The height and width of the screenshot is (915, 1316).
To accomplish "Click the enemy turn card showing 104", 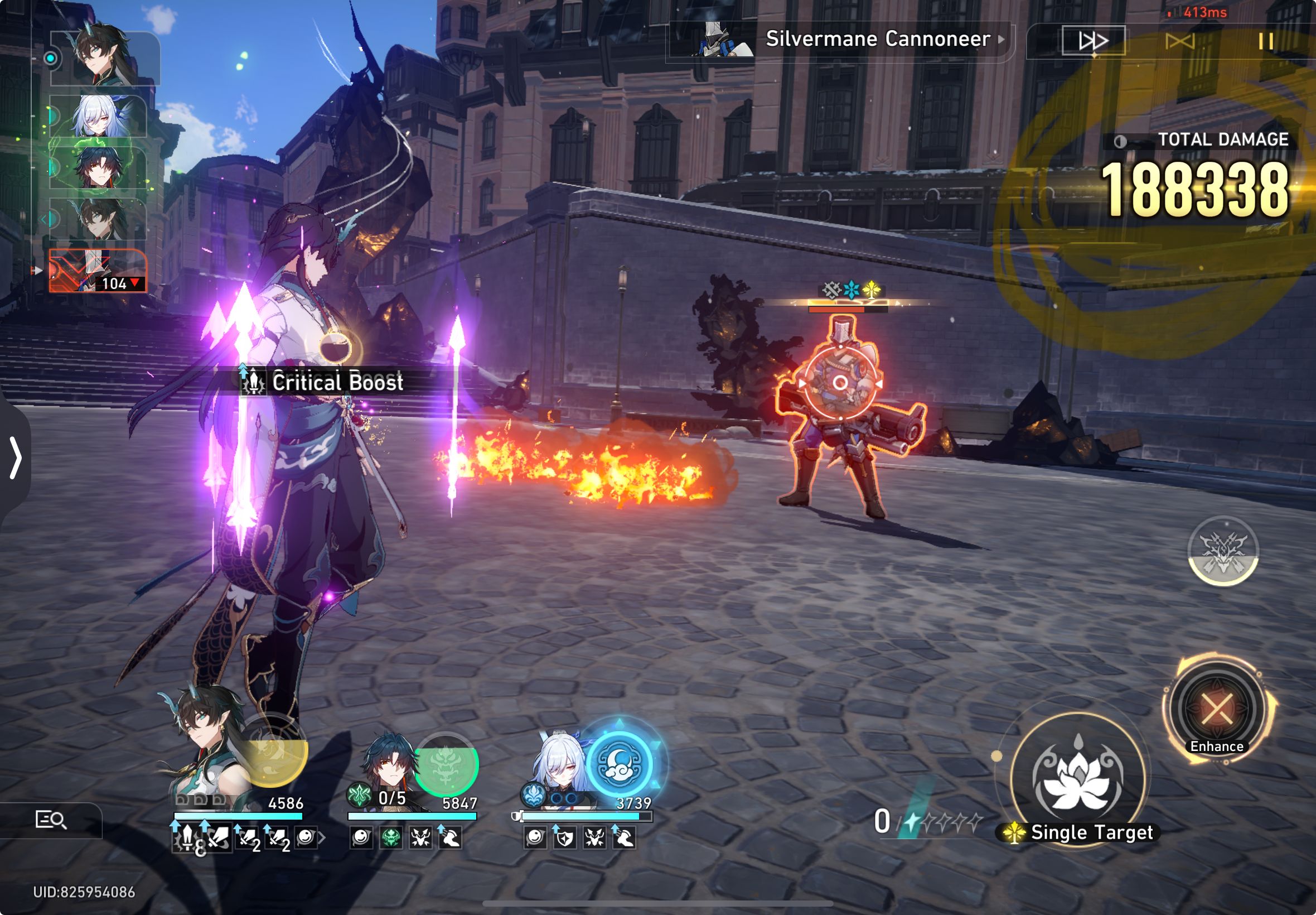I will coord(98,271).
